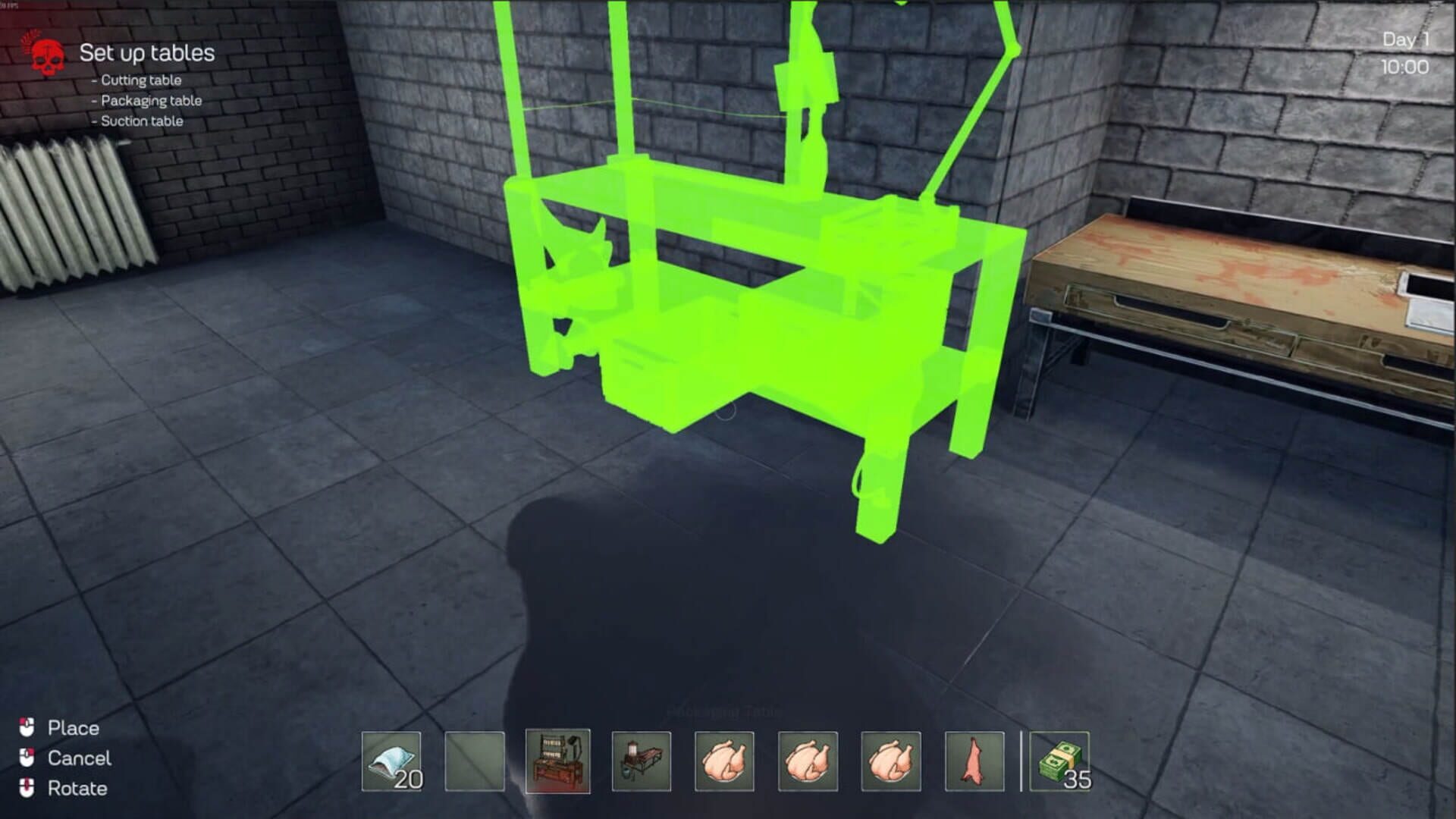Screen dimensions: 1456x819
Task: Click the Cutting table objective entry
Action: (x=138, y=80)
